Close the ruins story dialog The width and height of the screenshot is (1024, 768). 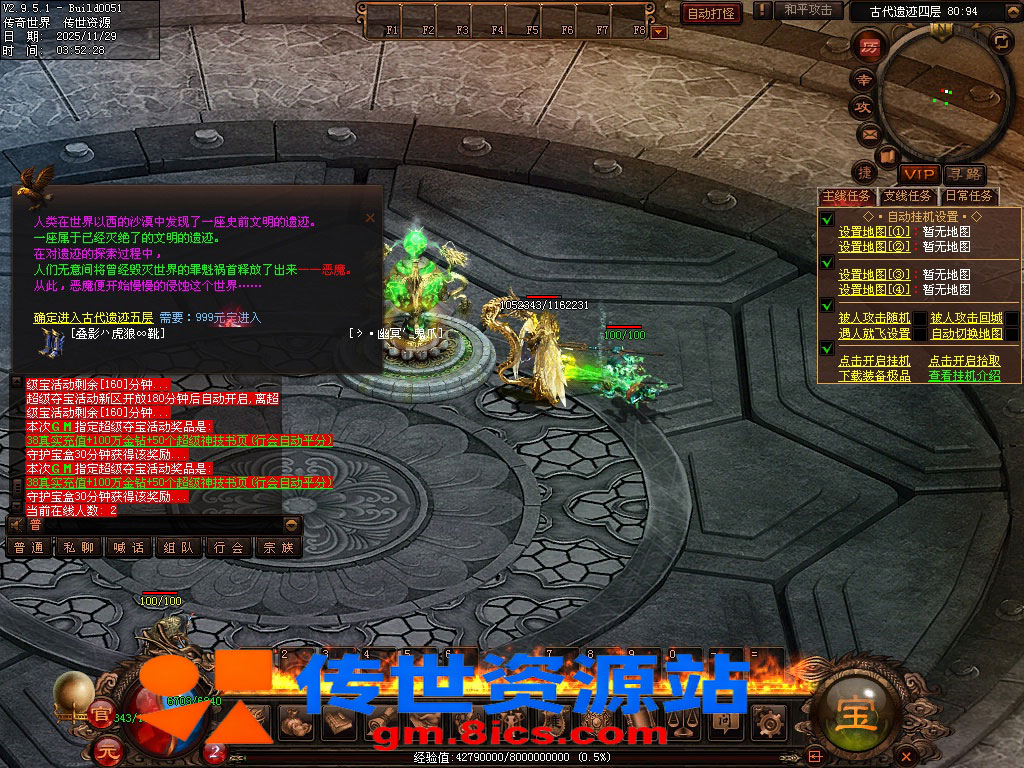click(370, 217)
